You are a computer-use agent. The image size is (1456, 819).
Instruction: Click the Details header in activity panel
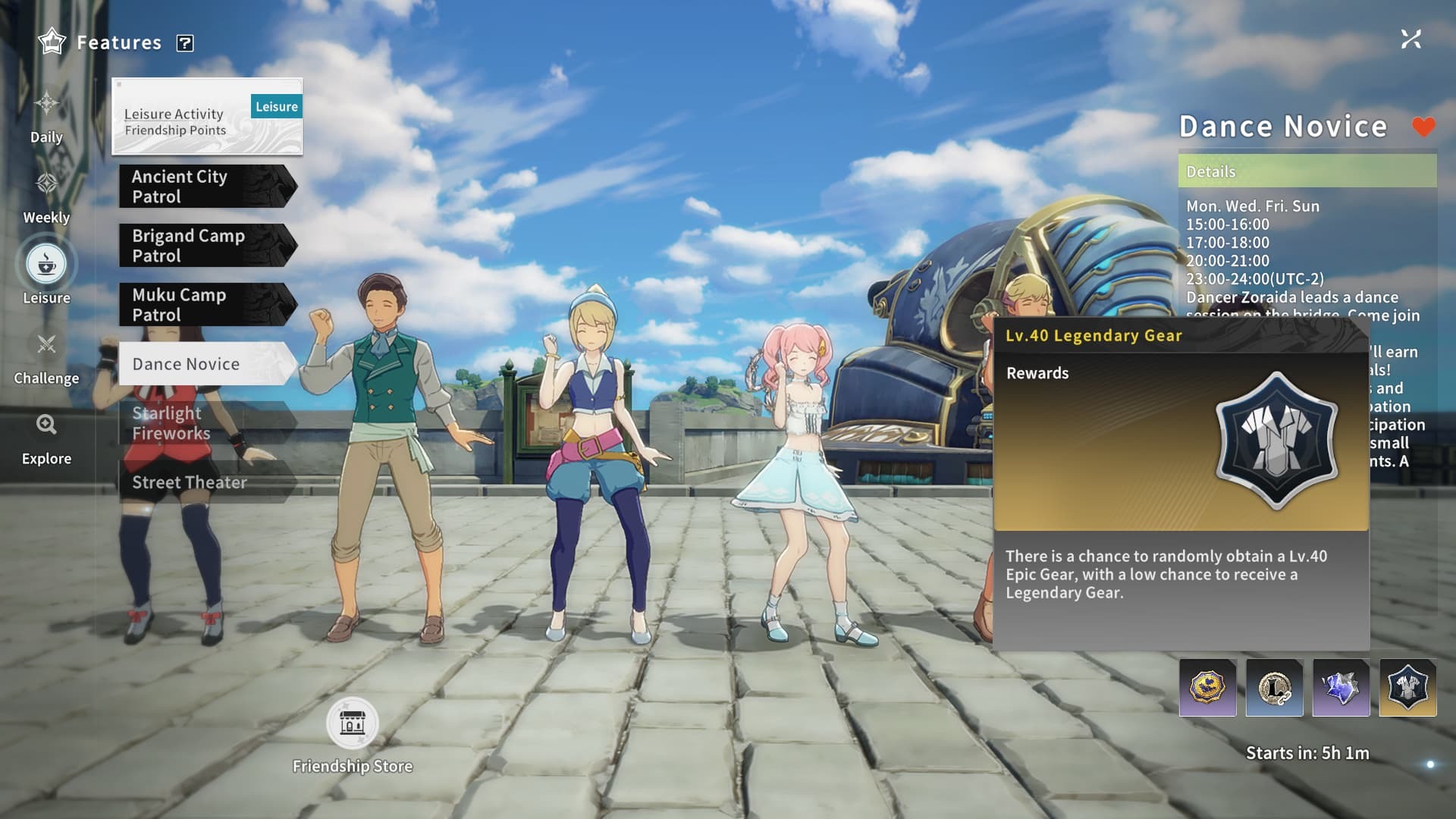coord(1307,171)
